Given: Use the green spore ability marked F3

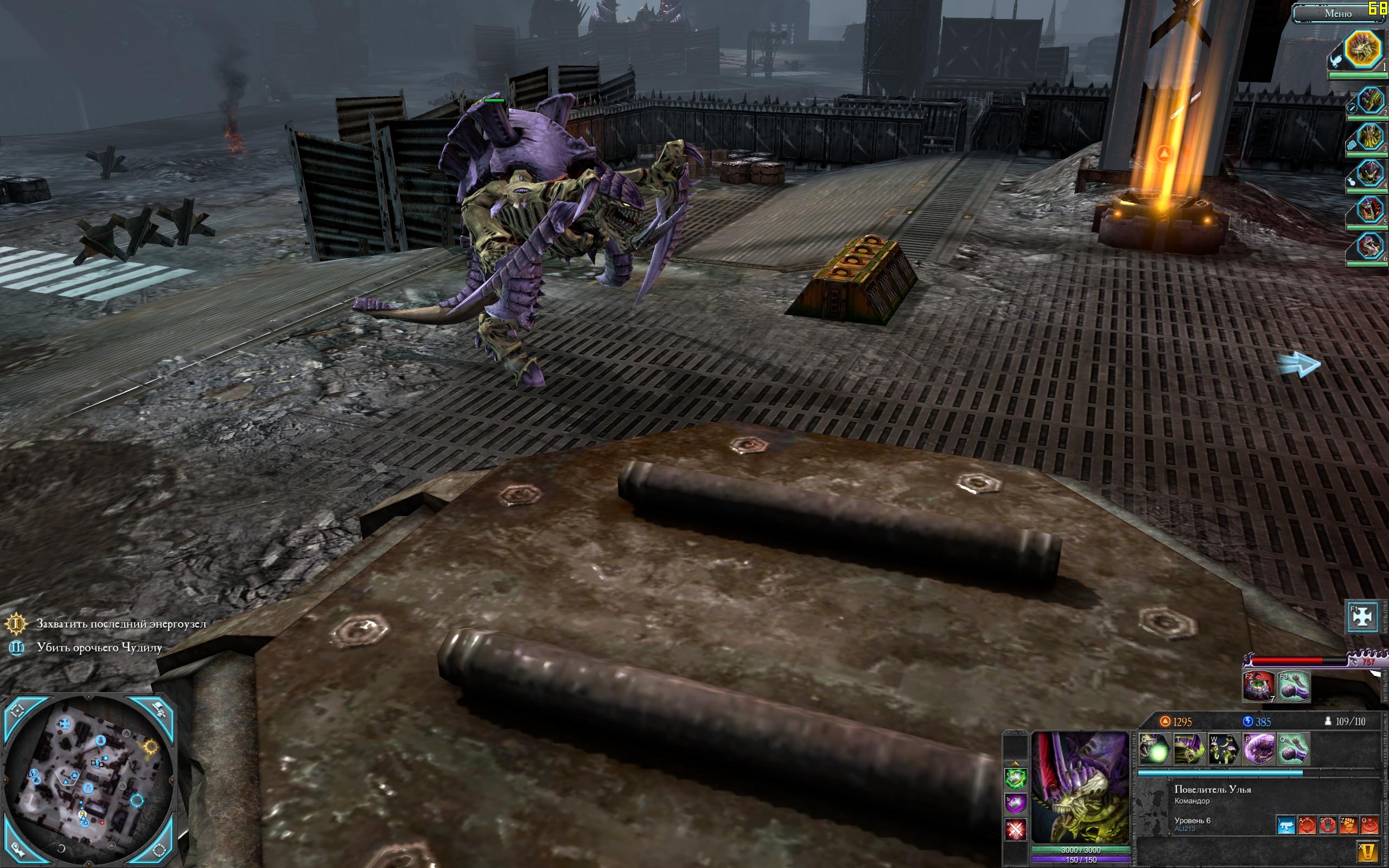Looking at the screenshot, I should 1294,686.
